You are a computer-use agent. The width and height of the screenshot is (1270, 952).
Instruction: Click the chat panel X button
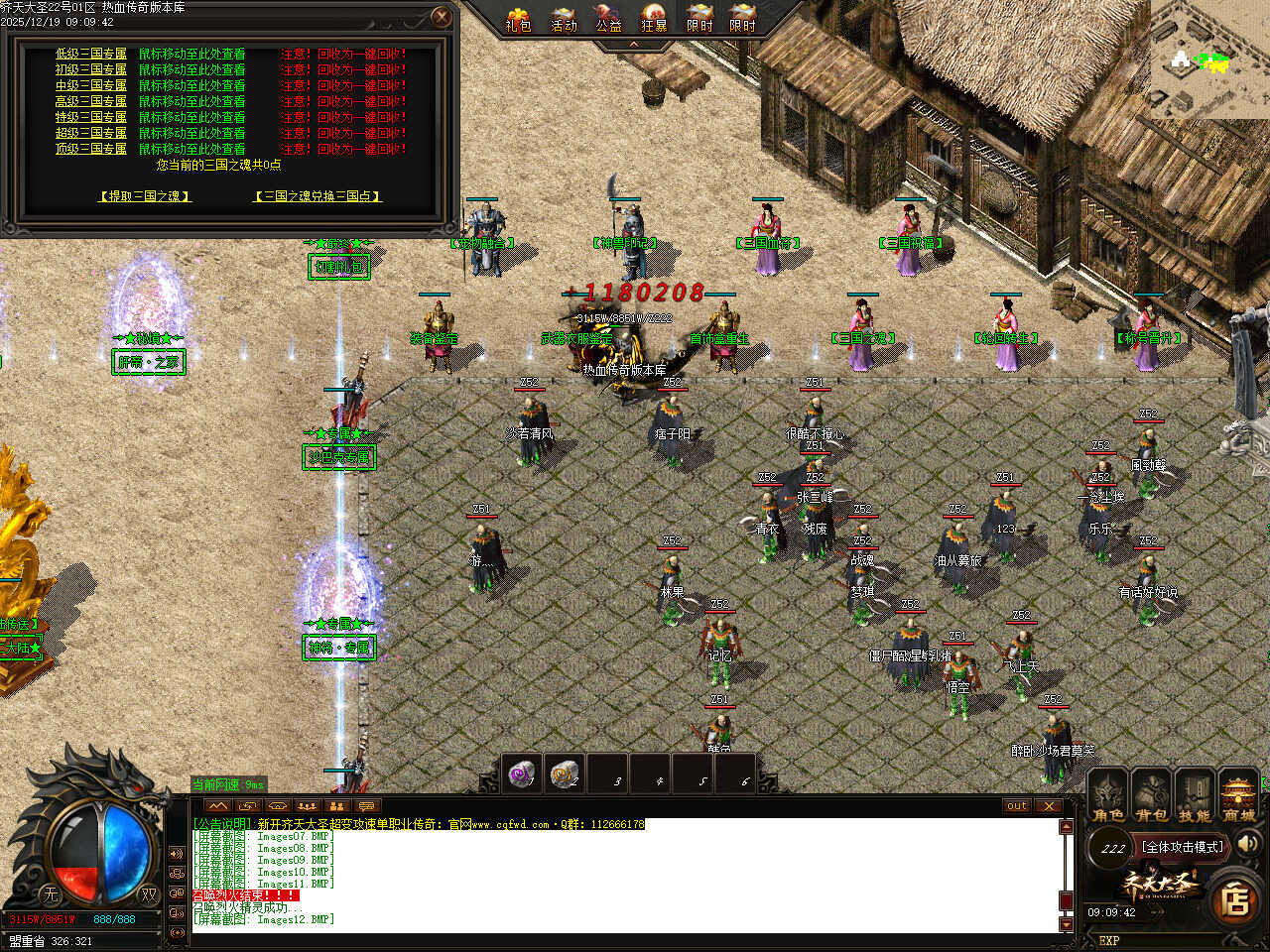[x=1049, y=806]
